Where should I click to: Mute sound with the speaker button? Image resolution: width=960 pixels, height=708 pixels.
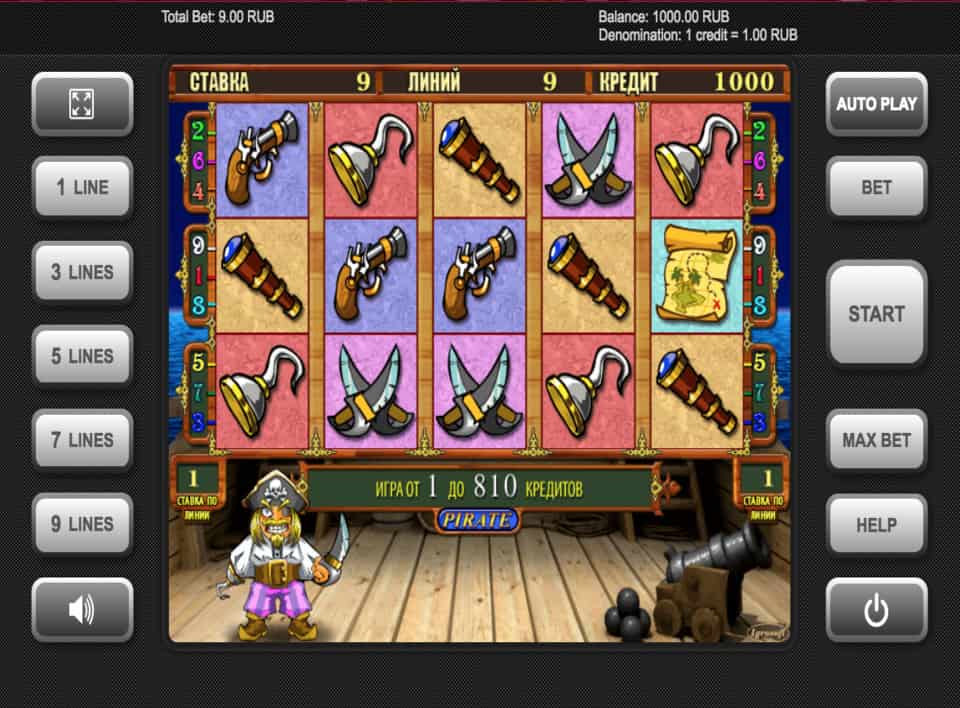[x=82, y=609]
